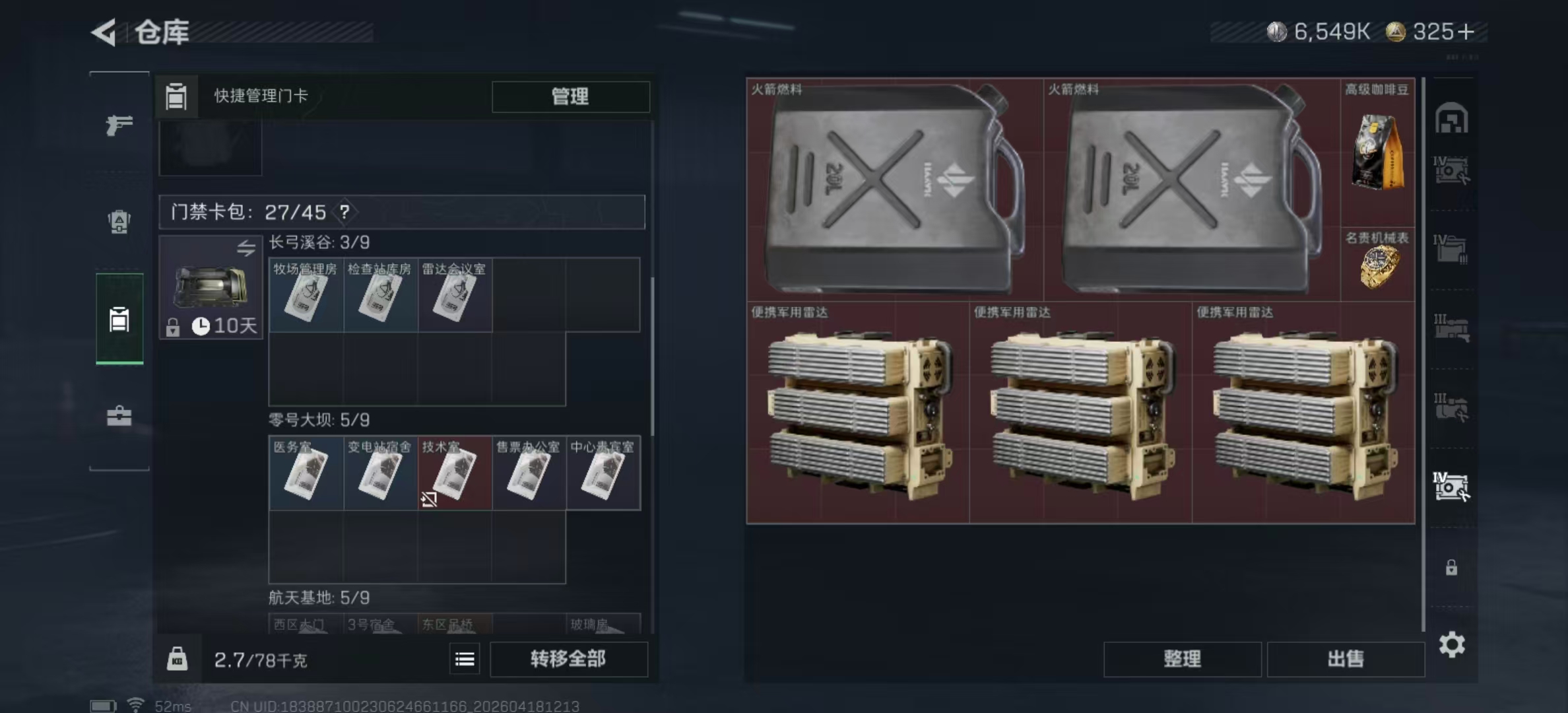The image size is (1568, 713).
Task: Select the keycard holder icon in left sidebar
Action: tap(119, 319)
